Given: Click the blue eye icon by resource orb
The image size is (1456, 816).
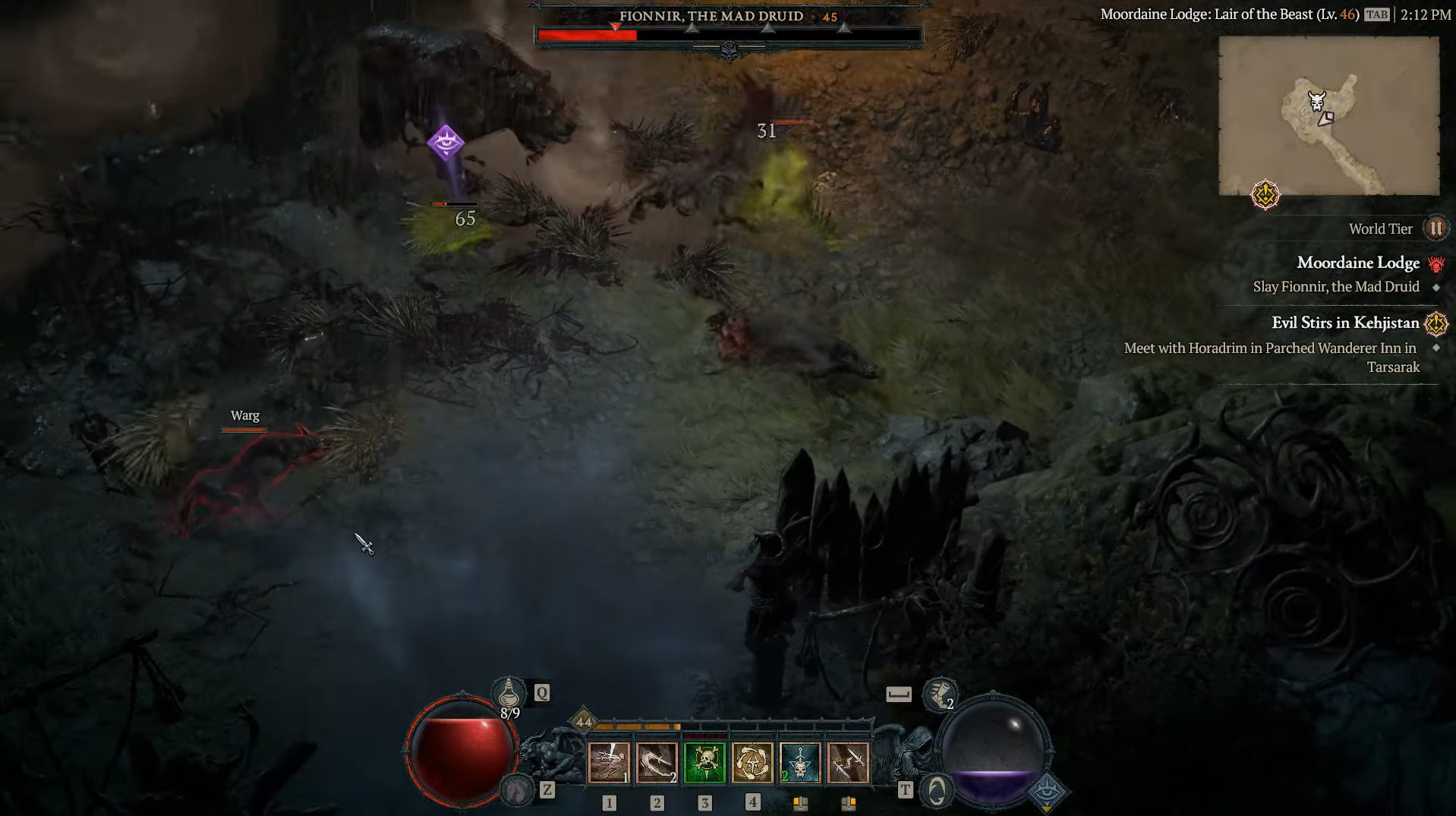Looking at the screenshot, I should [1048, 792].
